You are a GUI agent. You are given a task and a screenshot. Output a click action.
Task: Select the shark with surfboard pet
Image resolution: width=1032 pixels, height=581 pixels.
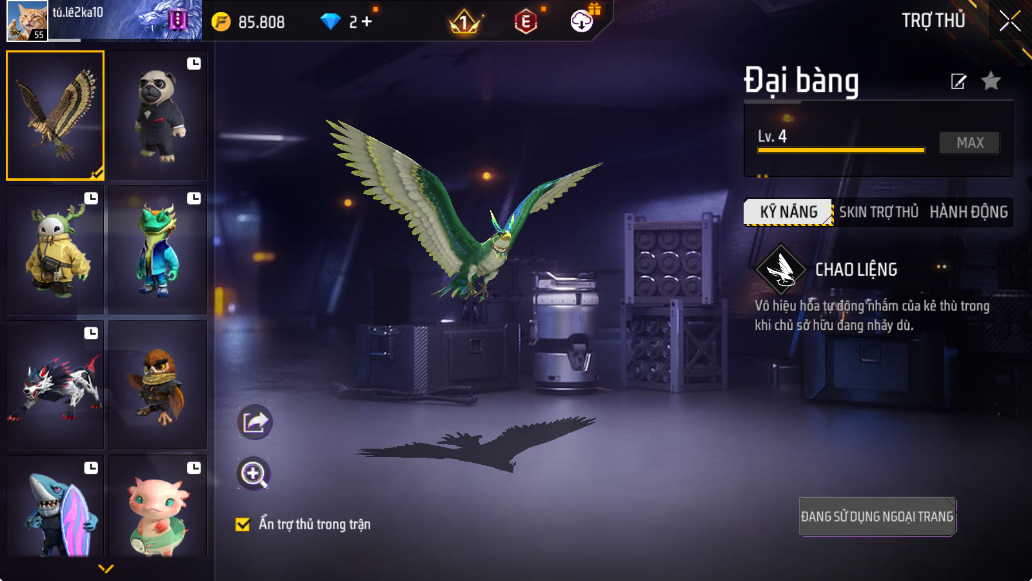click(56, 508)
